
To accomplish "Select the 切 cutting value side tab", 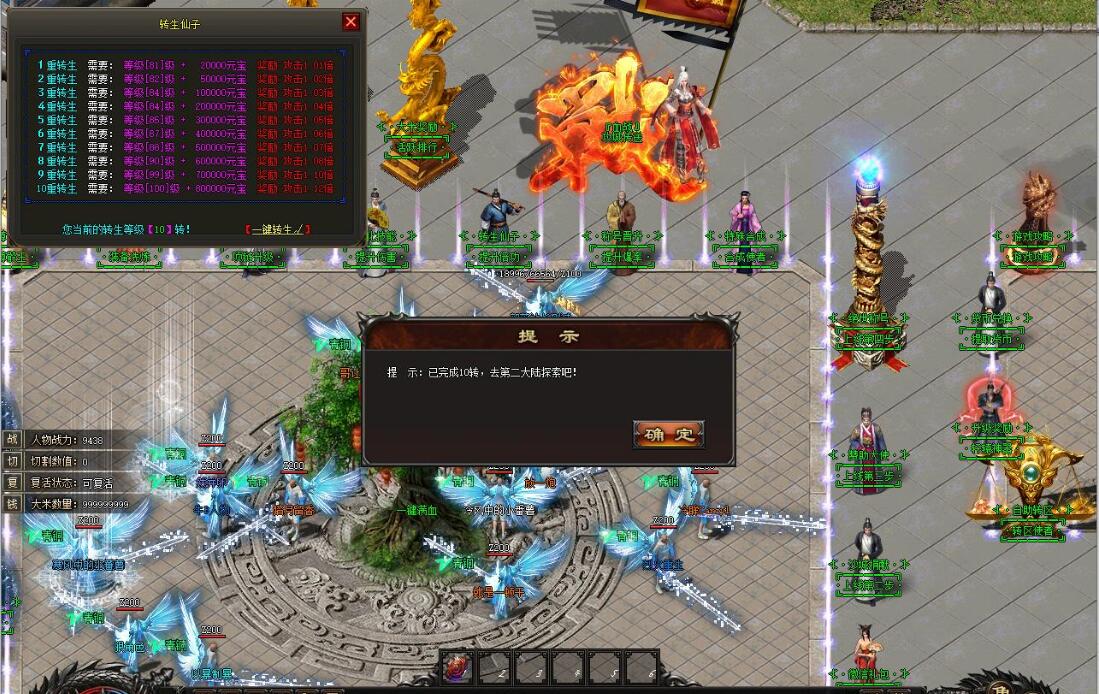I will (x=12, y=460).
